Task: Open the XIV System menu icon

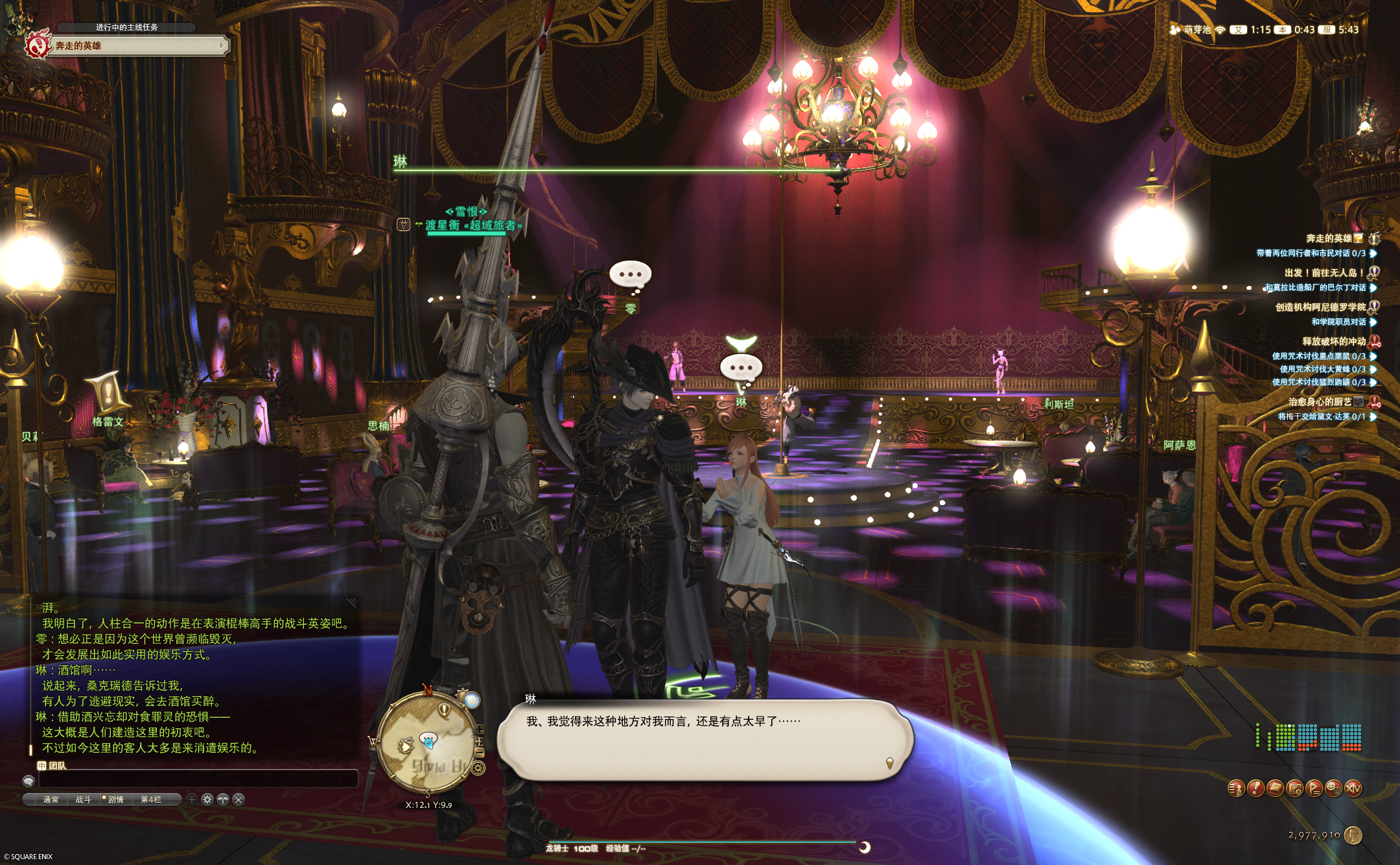Action: point(1353,788)
